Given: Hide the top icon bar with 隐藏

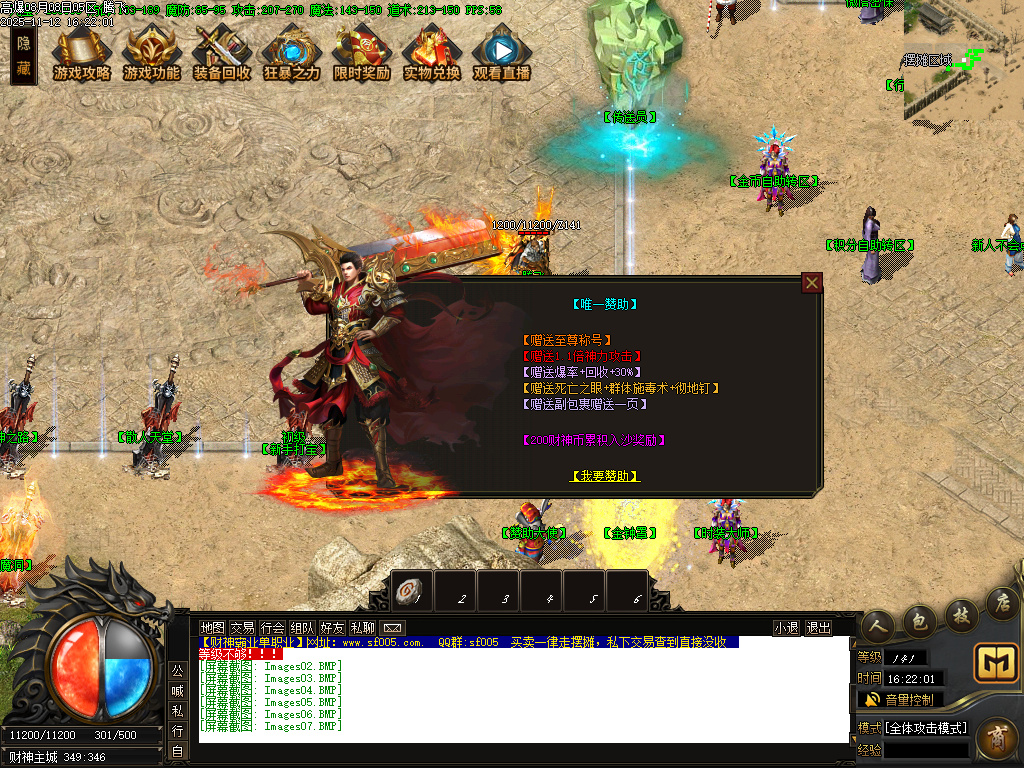Looking at the screenshot, I should (23, 57).
